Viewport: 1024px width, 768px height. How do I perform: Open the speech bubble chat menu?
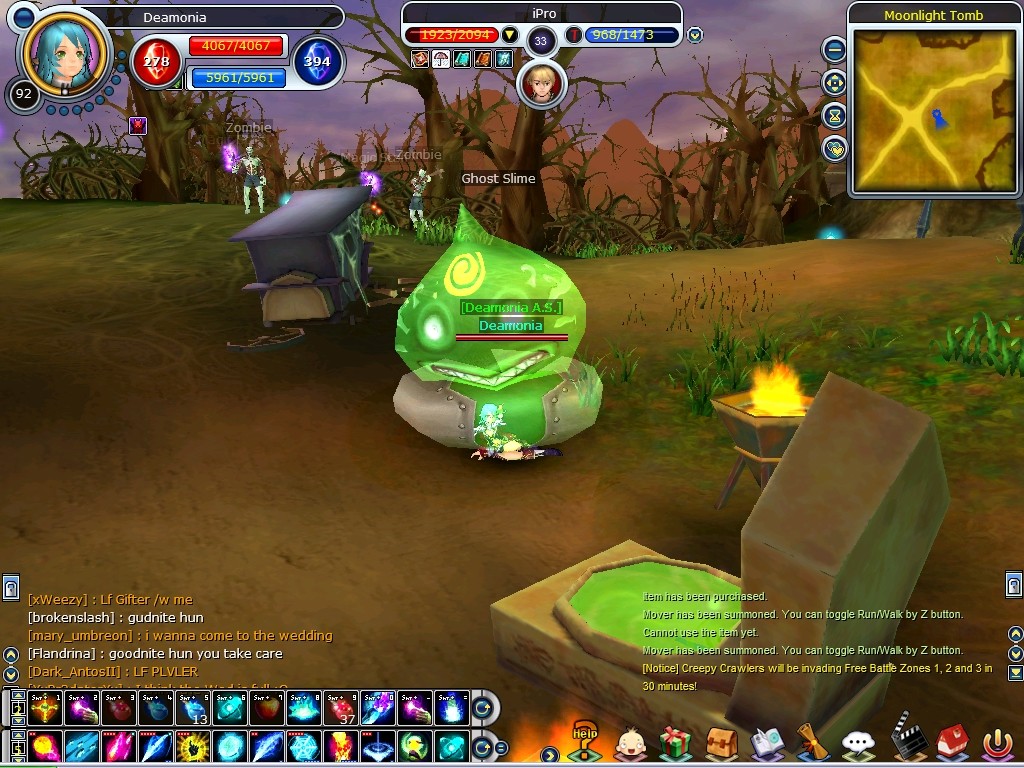click(x=858, y=743)
